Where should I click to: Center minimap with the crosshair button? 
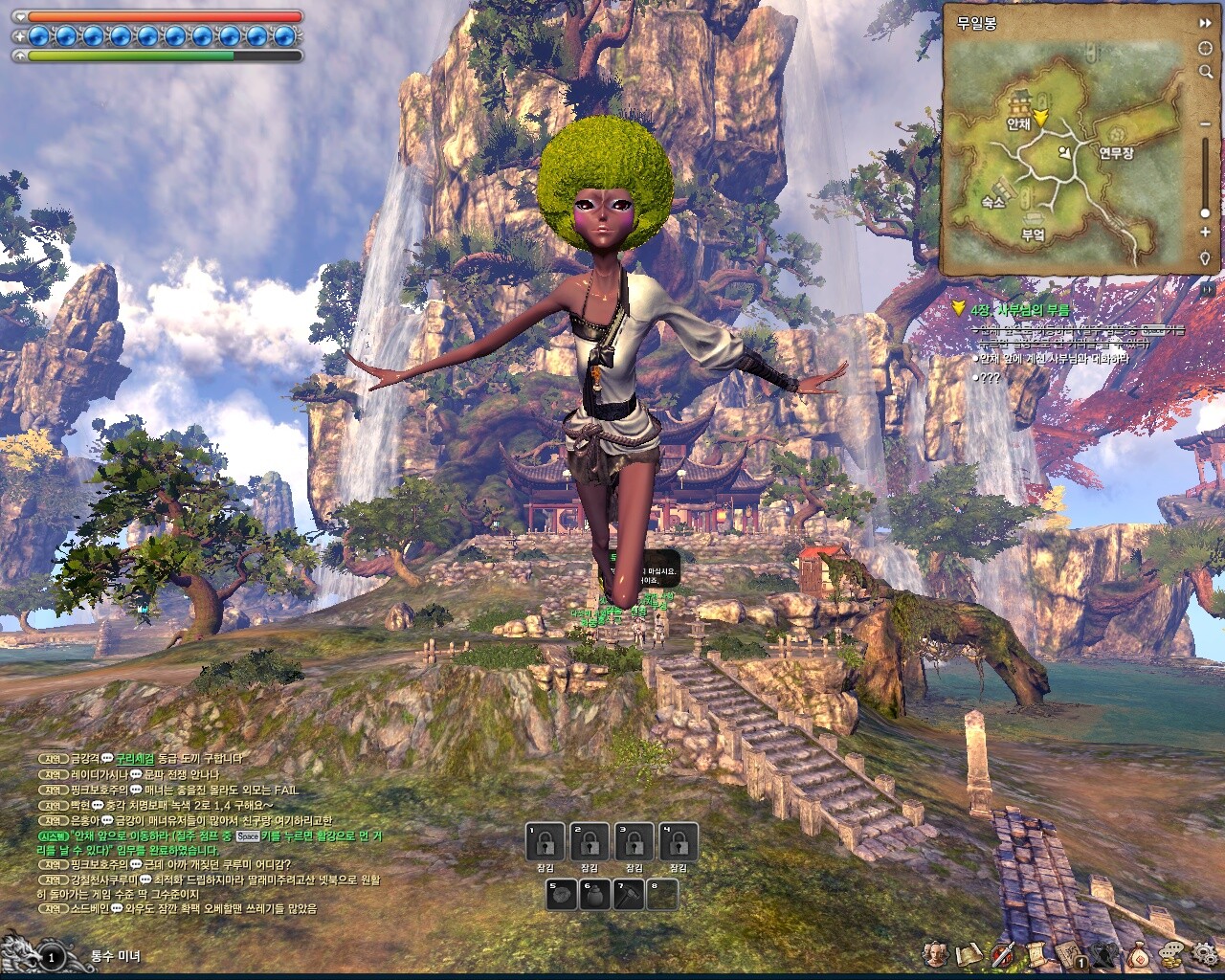tap(1206, 48)
